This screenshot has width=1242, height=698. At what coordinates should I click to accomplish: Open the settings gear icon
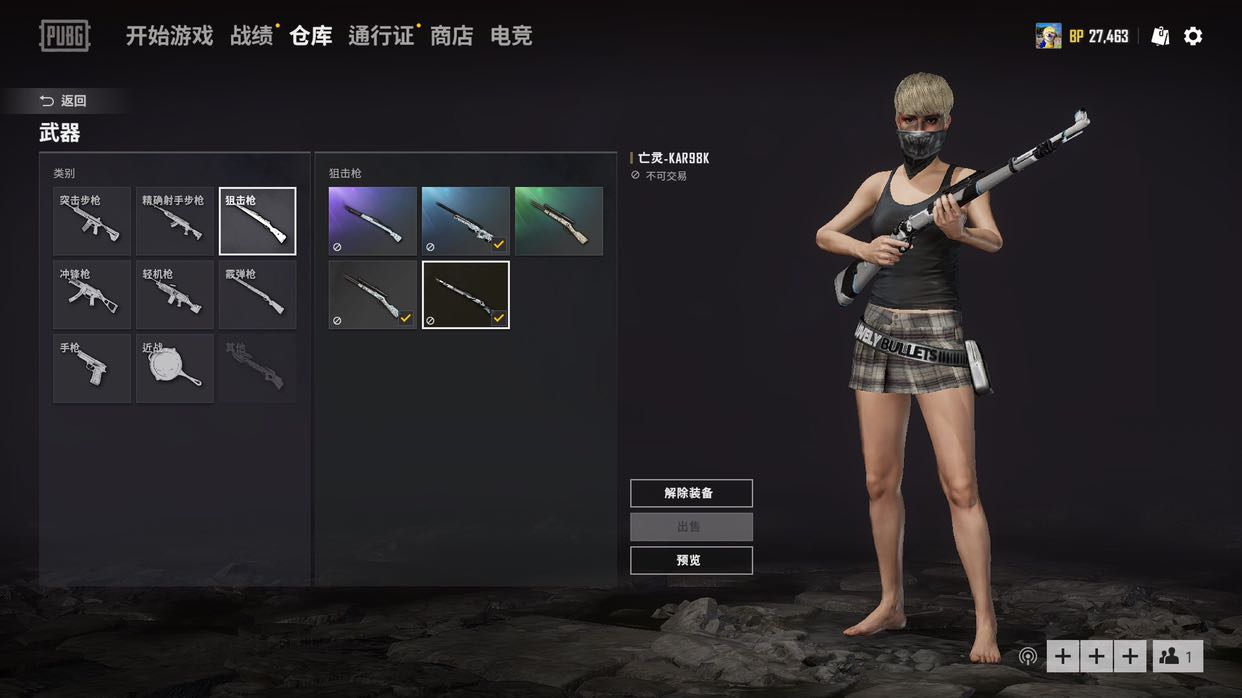[x=1193, y=36]
